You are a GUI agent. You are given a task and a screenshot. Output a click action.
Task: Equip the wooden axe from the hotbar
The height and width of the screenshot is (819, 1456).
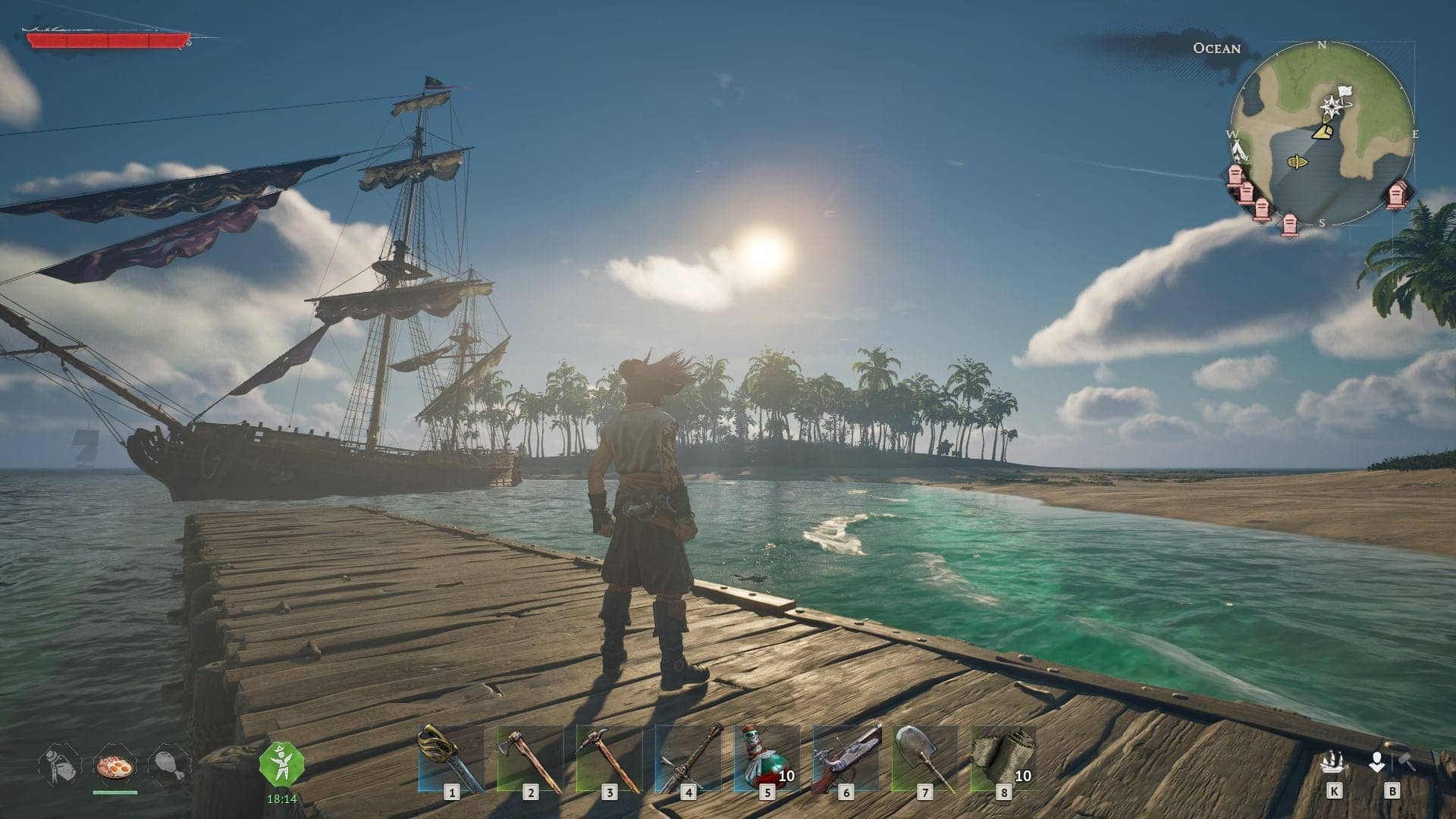click(x=529, y=759)
